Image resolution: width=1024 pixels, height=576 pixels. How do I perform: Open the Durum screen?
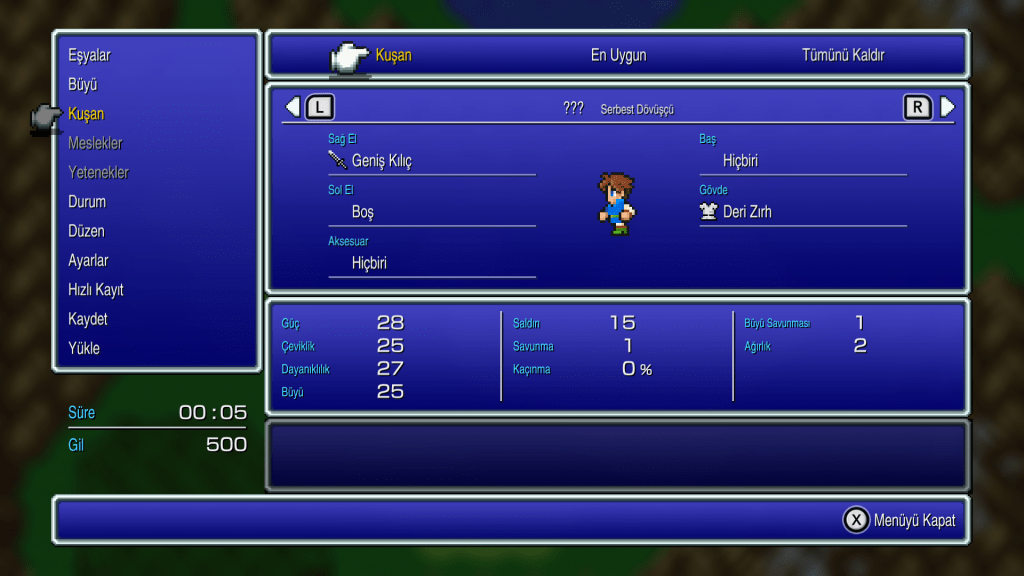(x=87, y=202)
